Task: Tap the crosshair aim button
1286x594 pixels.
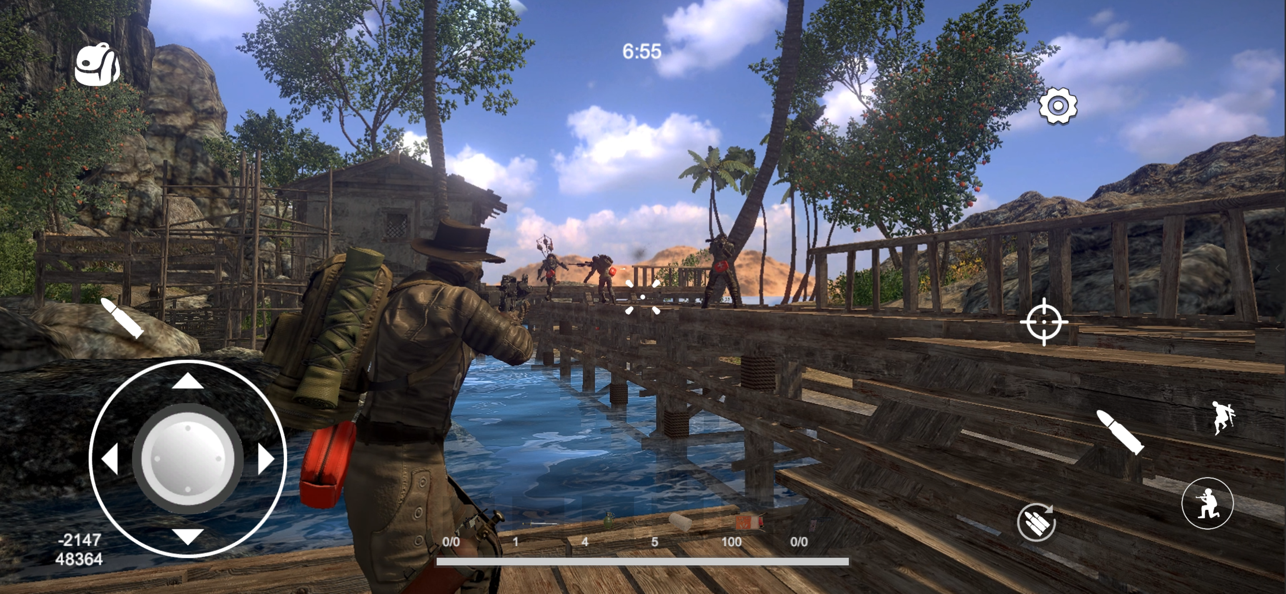Action: pyautogui.click(x=1044, y=322)
